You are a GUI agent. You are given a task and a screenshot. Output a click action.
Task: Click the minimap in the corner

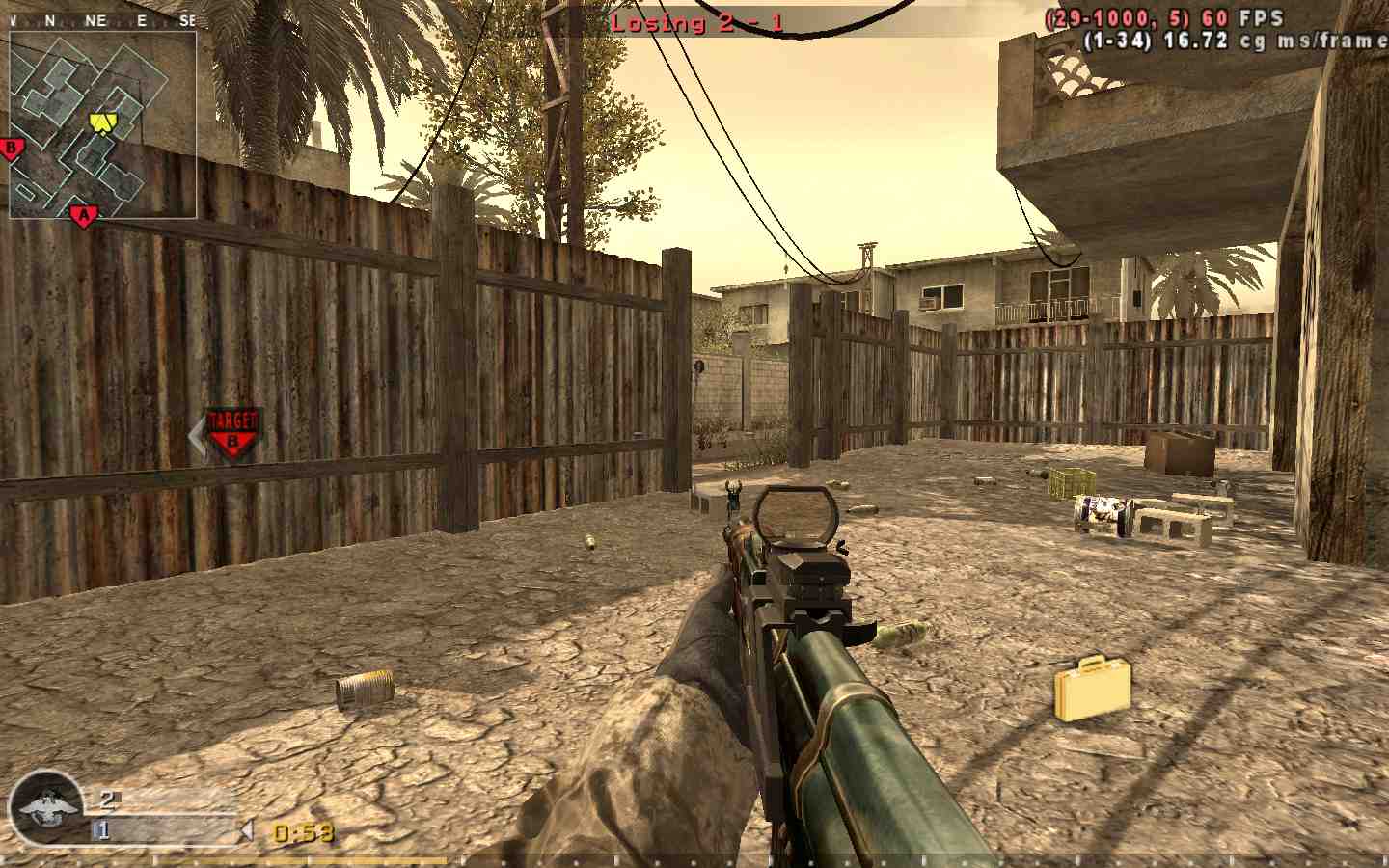(x=103, y=124)
